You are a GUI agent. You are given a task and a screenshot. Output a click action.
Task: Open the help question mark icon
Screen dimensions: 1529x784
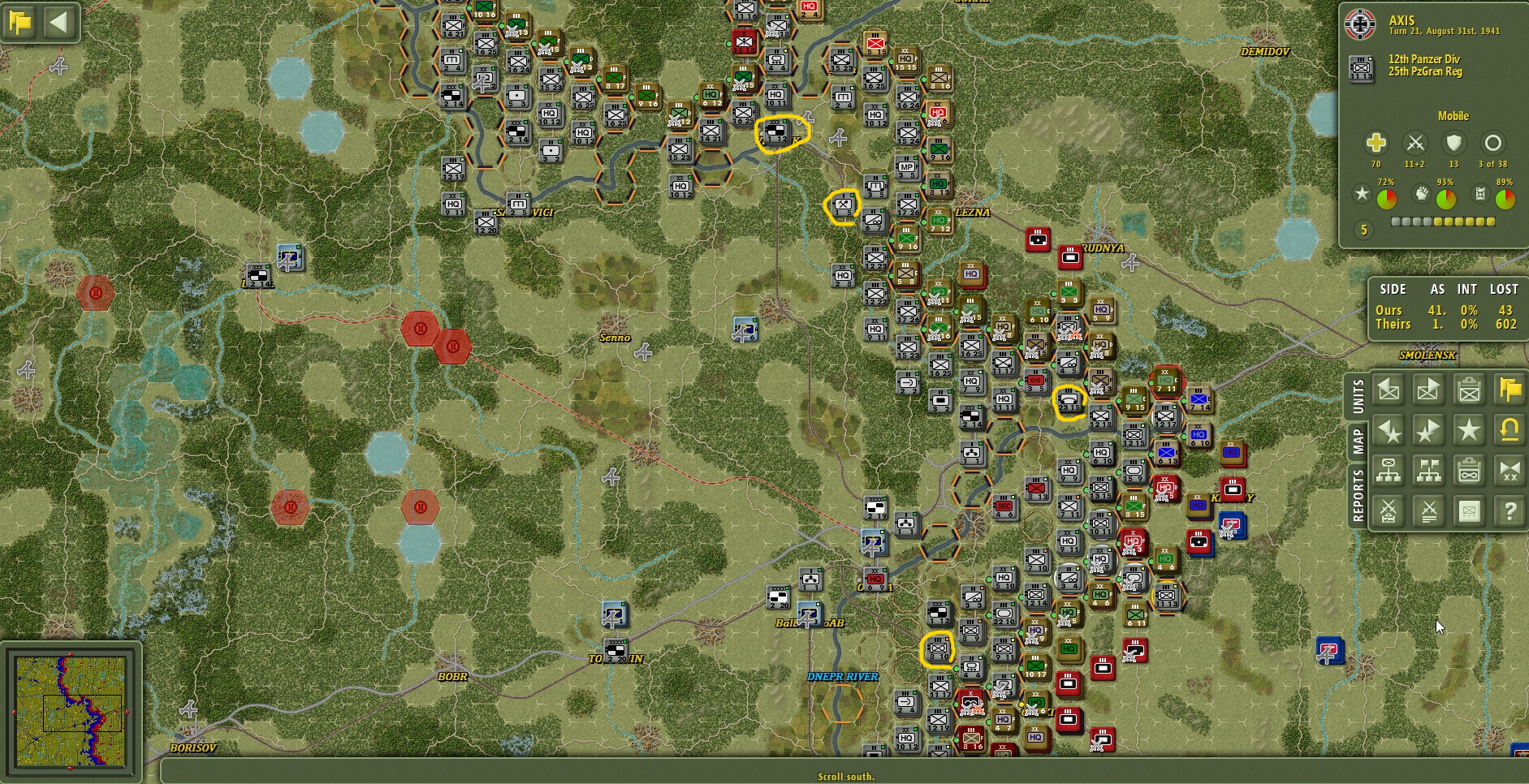click(x=1509, y=511)
